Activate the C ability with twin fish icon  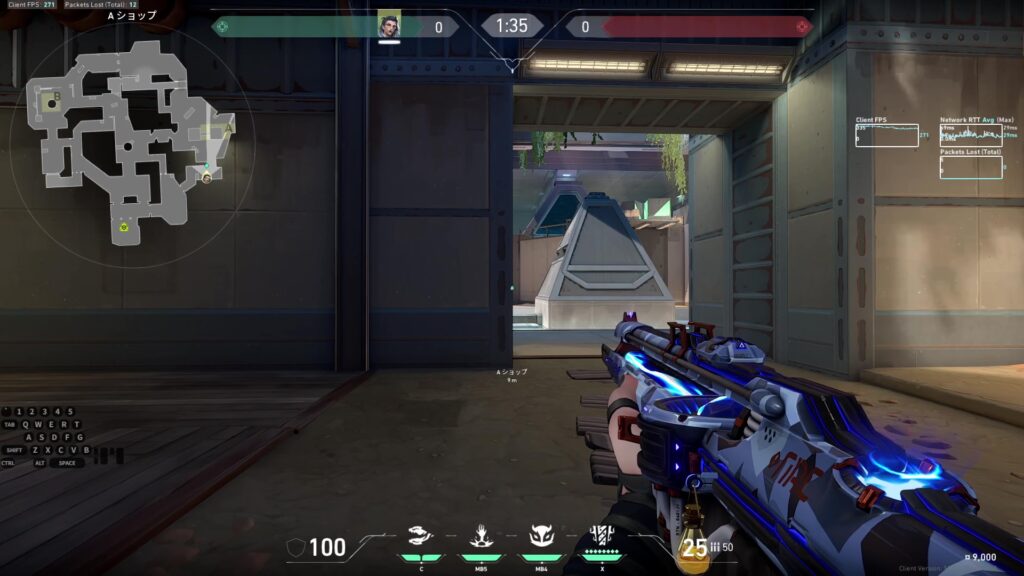[x=422, y=537]
